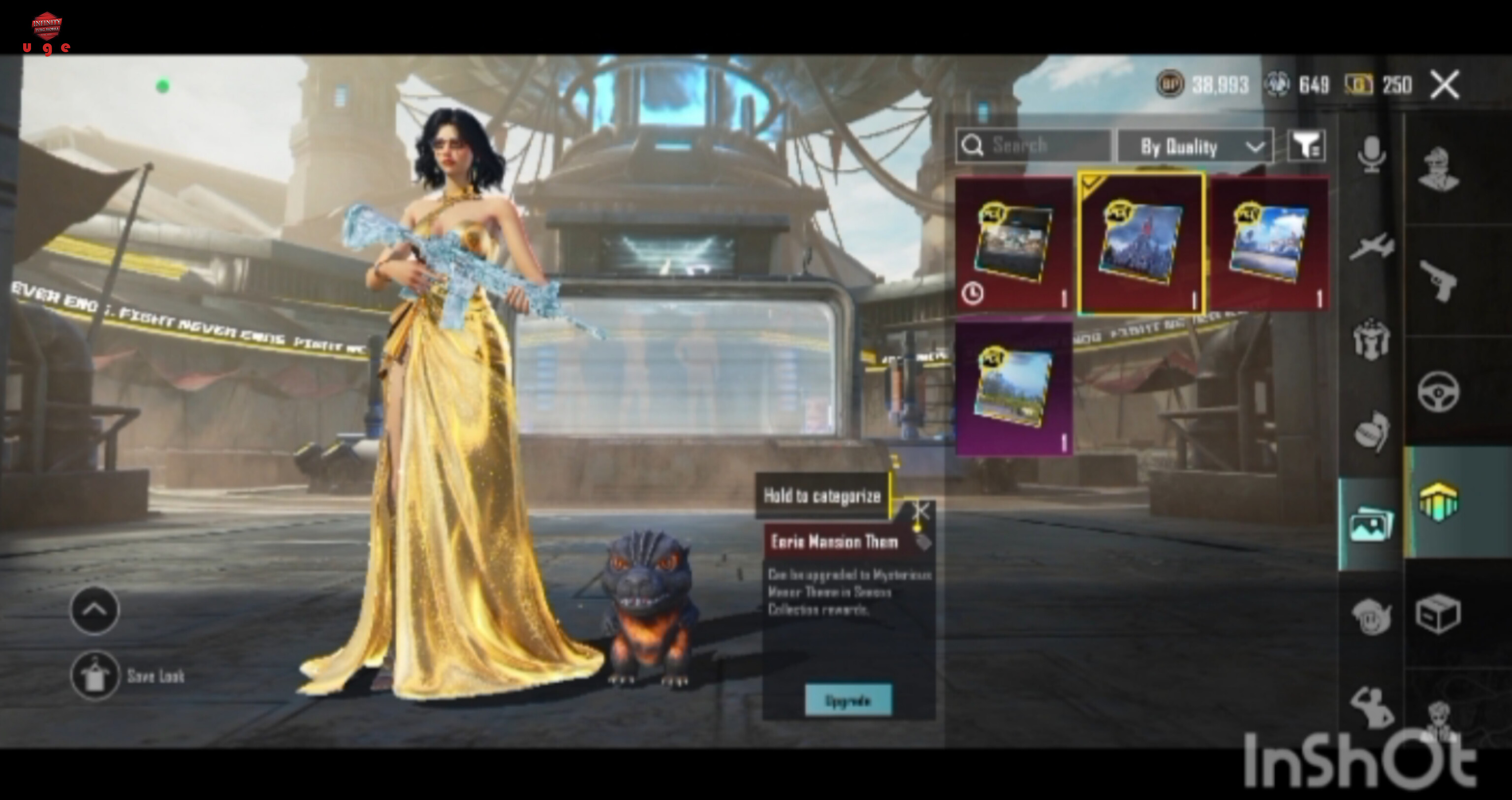
Task: Choose the snowy blue theme thumbnail
Action: (x=1269, y=245)
